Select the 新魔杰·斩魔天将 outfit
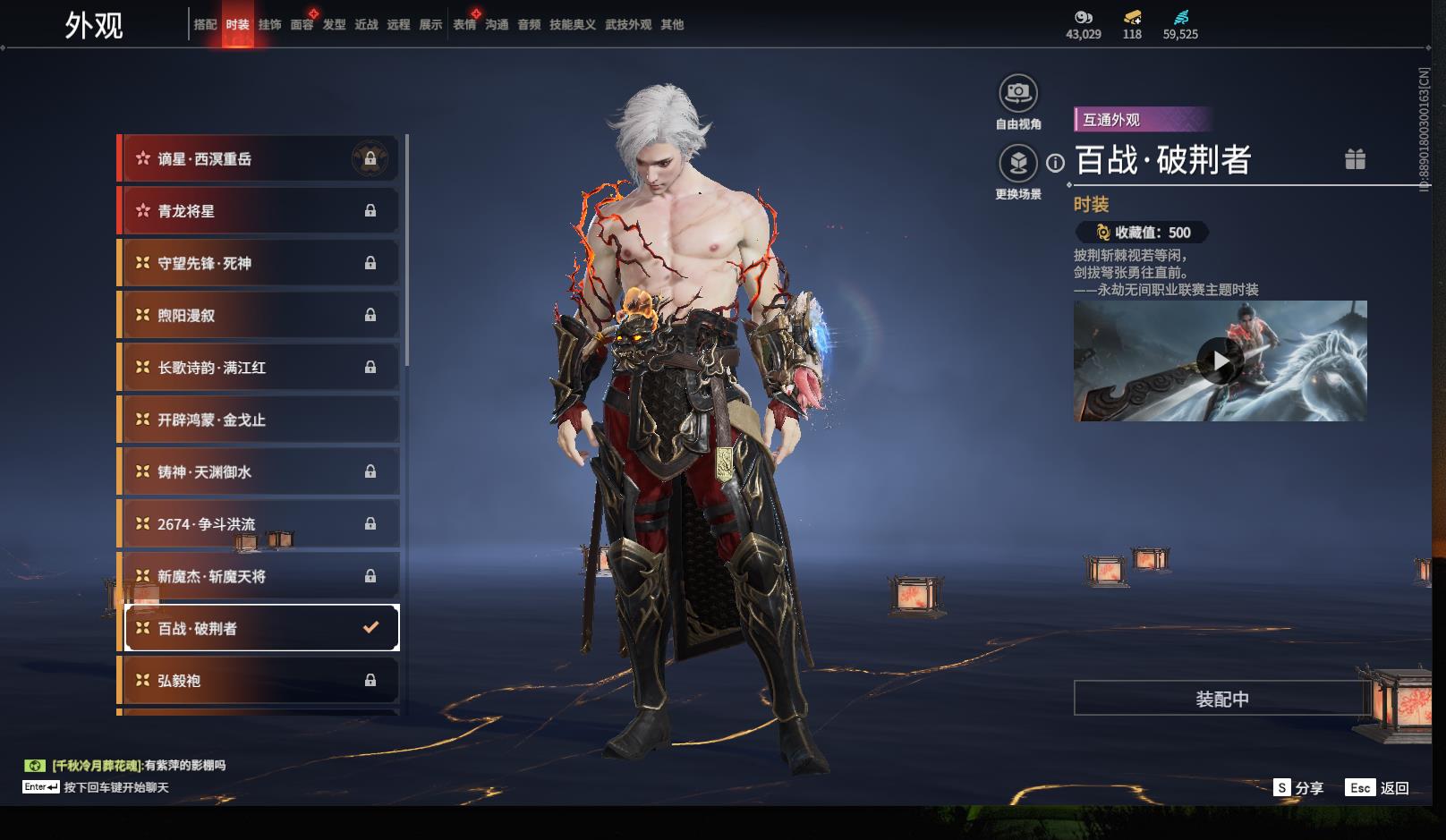The image size is (1446, 840). 259,576
